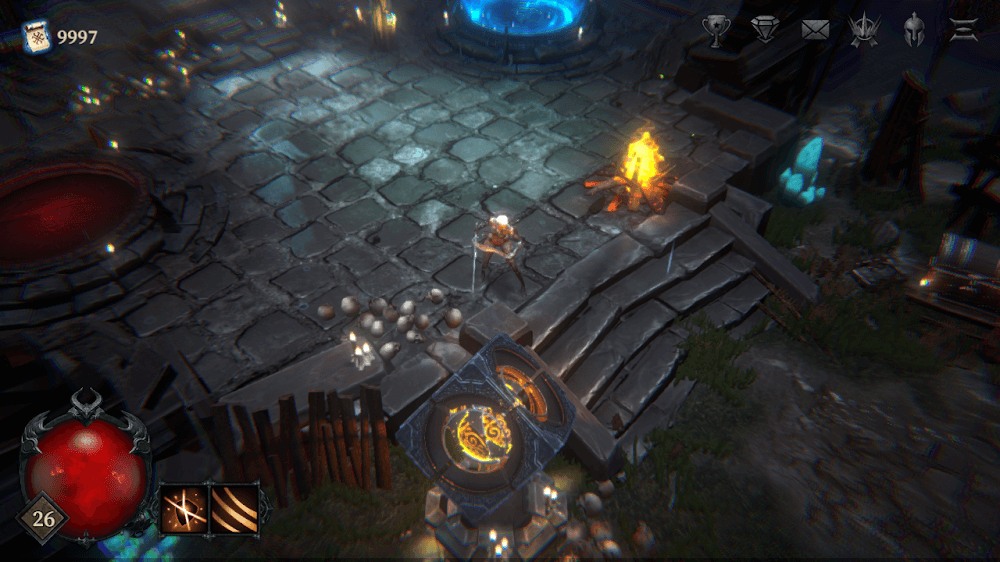Open the laurel crown emblem menu
Image resolution: width=1000 pixels, height=562 pixels.
click(x=864, y=31)
